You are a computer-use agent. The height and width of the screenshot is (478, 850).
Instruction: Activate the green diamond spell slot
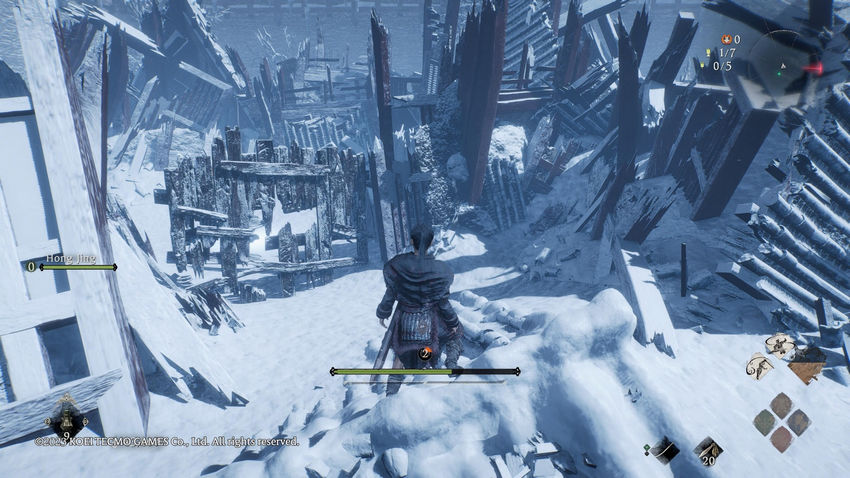(765, 421)
